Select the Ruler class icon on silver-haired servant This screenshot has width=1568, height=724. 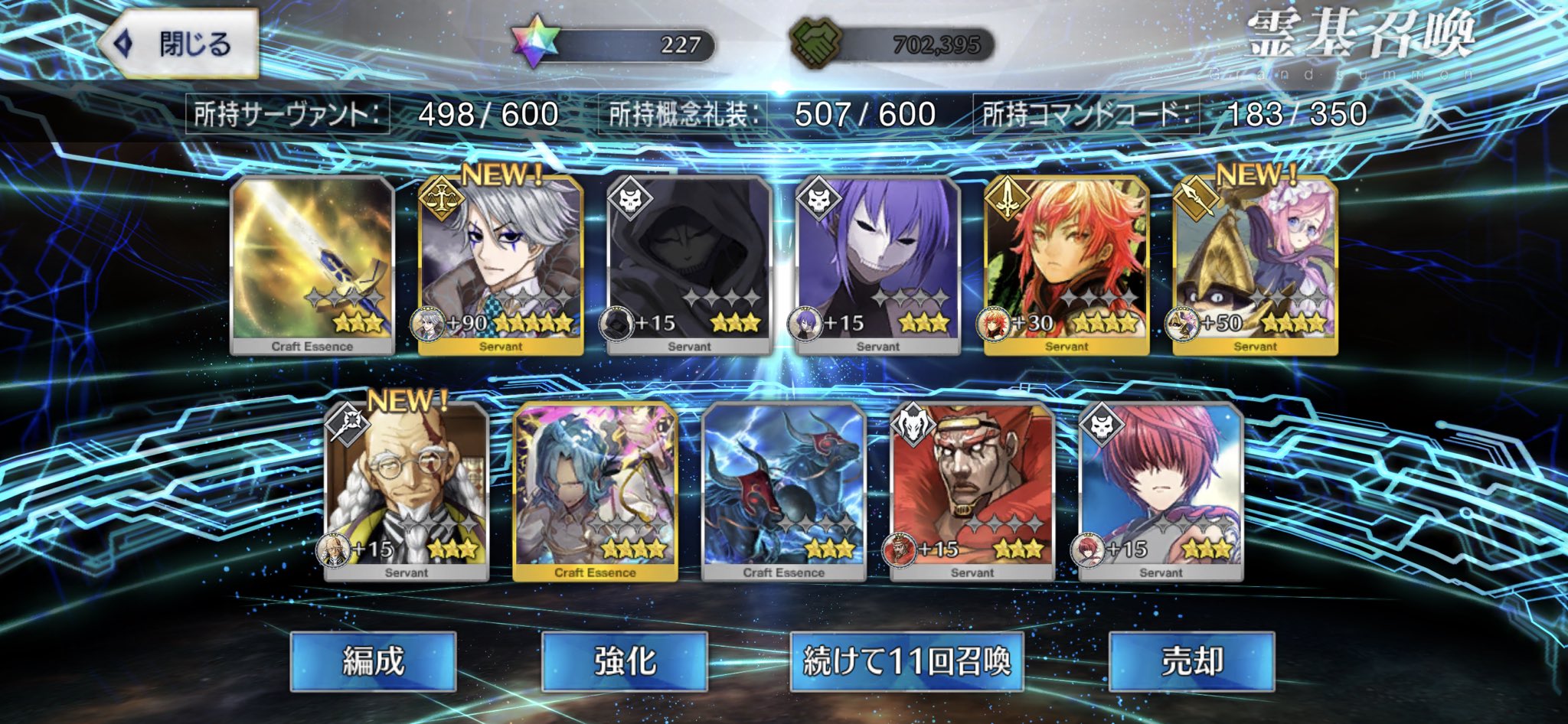click(440, 200)
